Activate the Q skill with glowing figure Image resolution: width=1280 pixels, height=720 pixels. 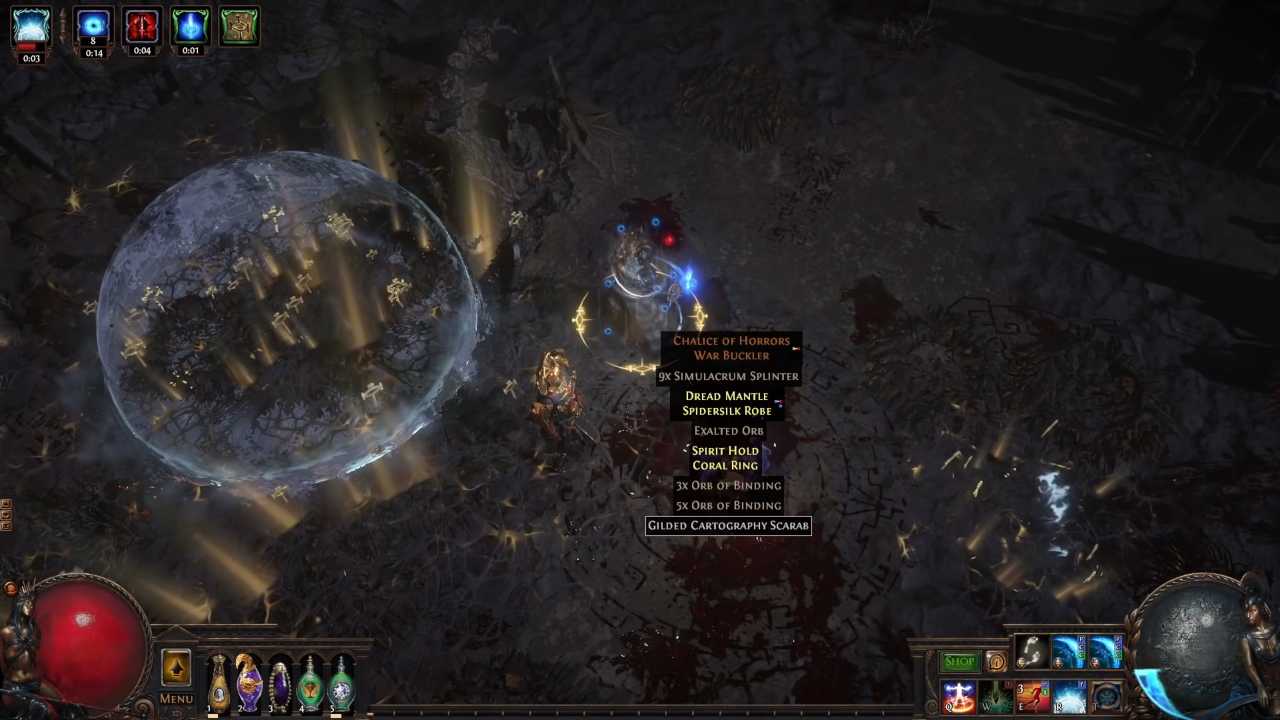958,697
